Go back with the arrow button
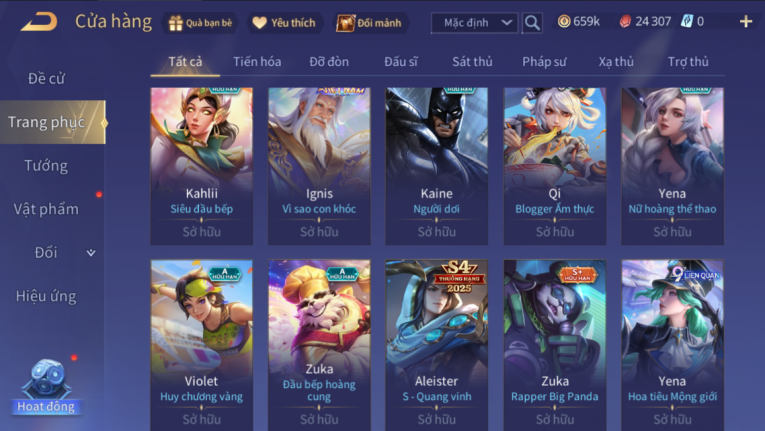Screen dimensions: 765x431 (x=38, y=21)
